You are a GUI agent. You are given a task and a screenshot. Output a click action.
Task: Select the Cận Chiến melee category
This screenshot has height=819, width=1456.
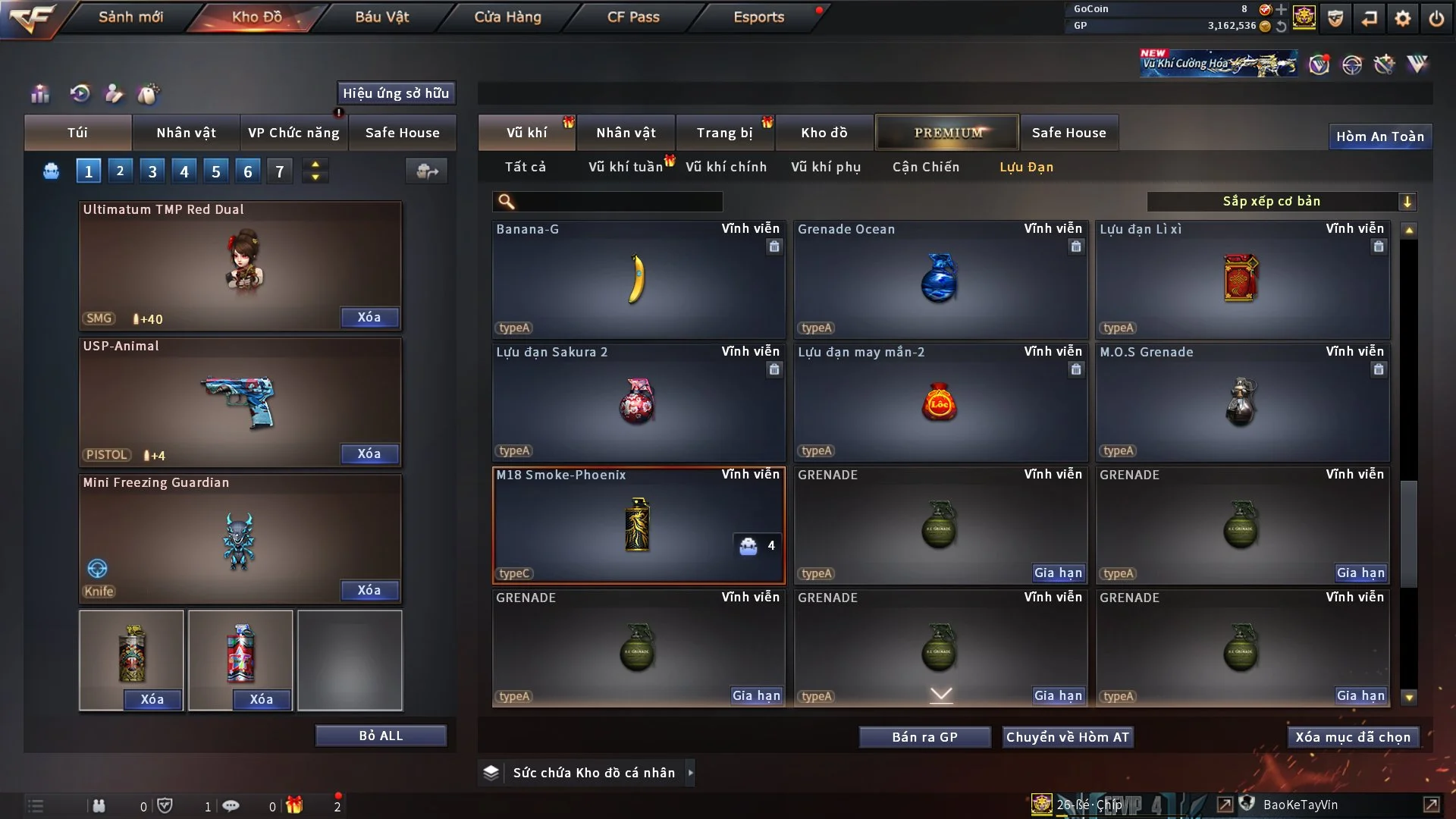tap(926, 167)
